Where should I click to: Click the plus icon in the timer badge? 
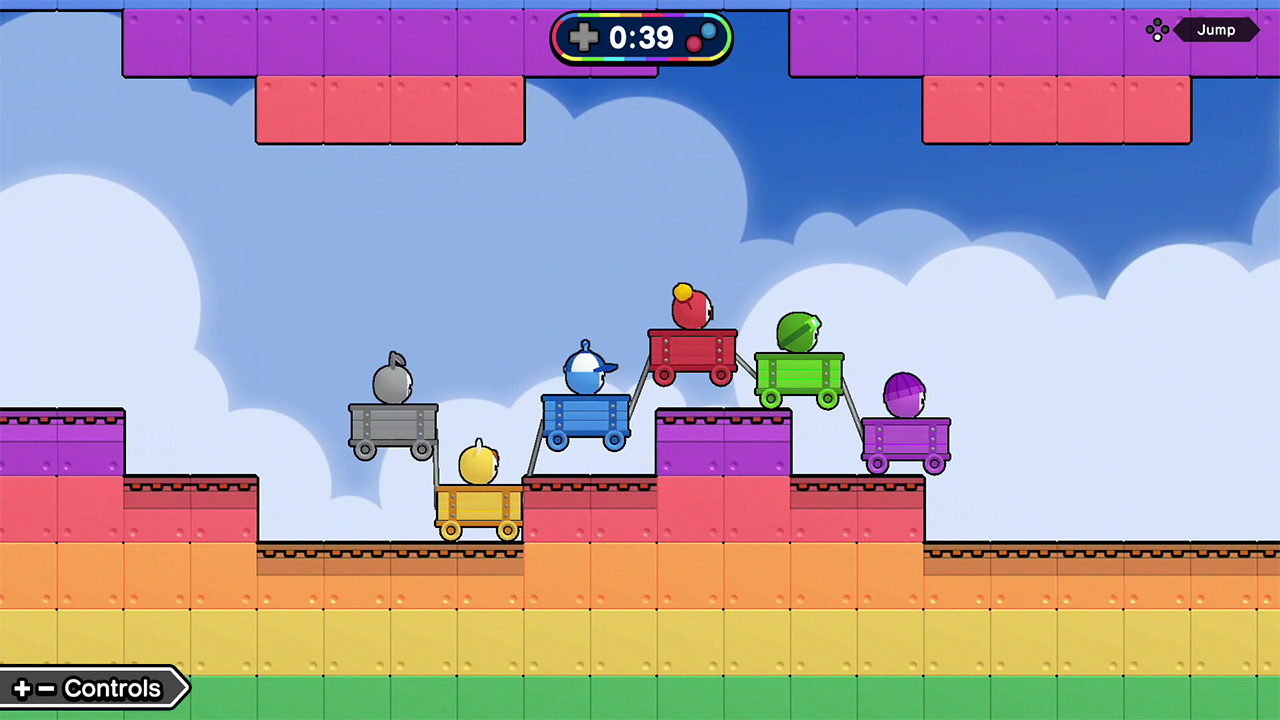584,36
